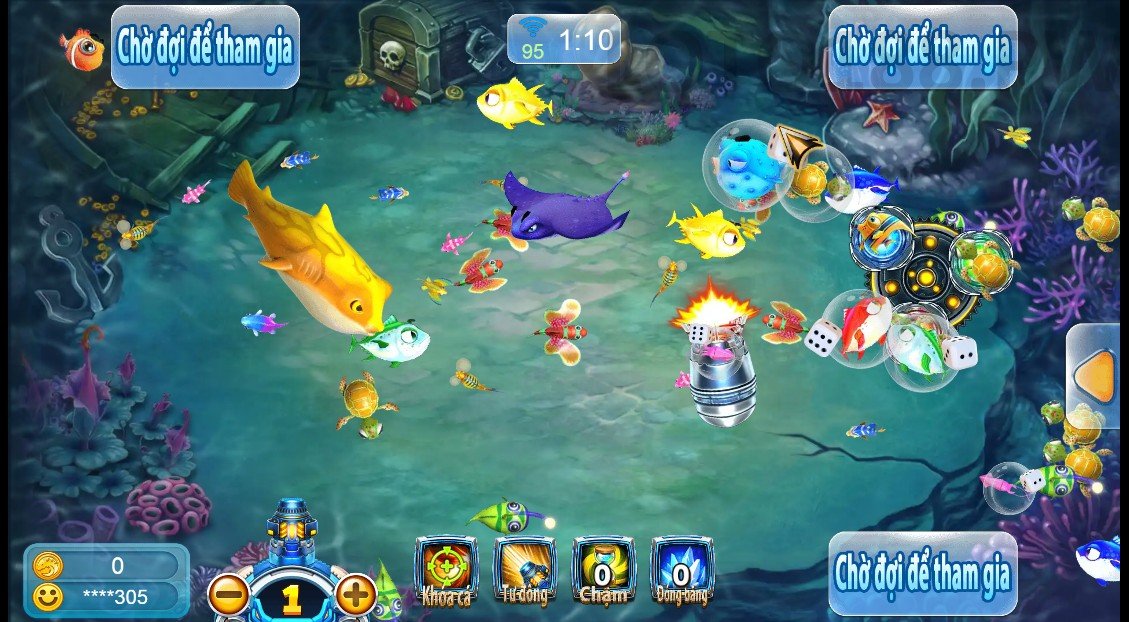
Task: Turn on the Tự động auto-fire skill
Action: click(x=524, y=570)
